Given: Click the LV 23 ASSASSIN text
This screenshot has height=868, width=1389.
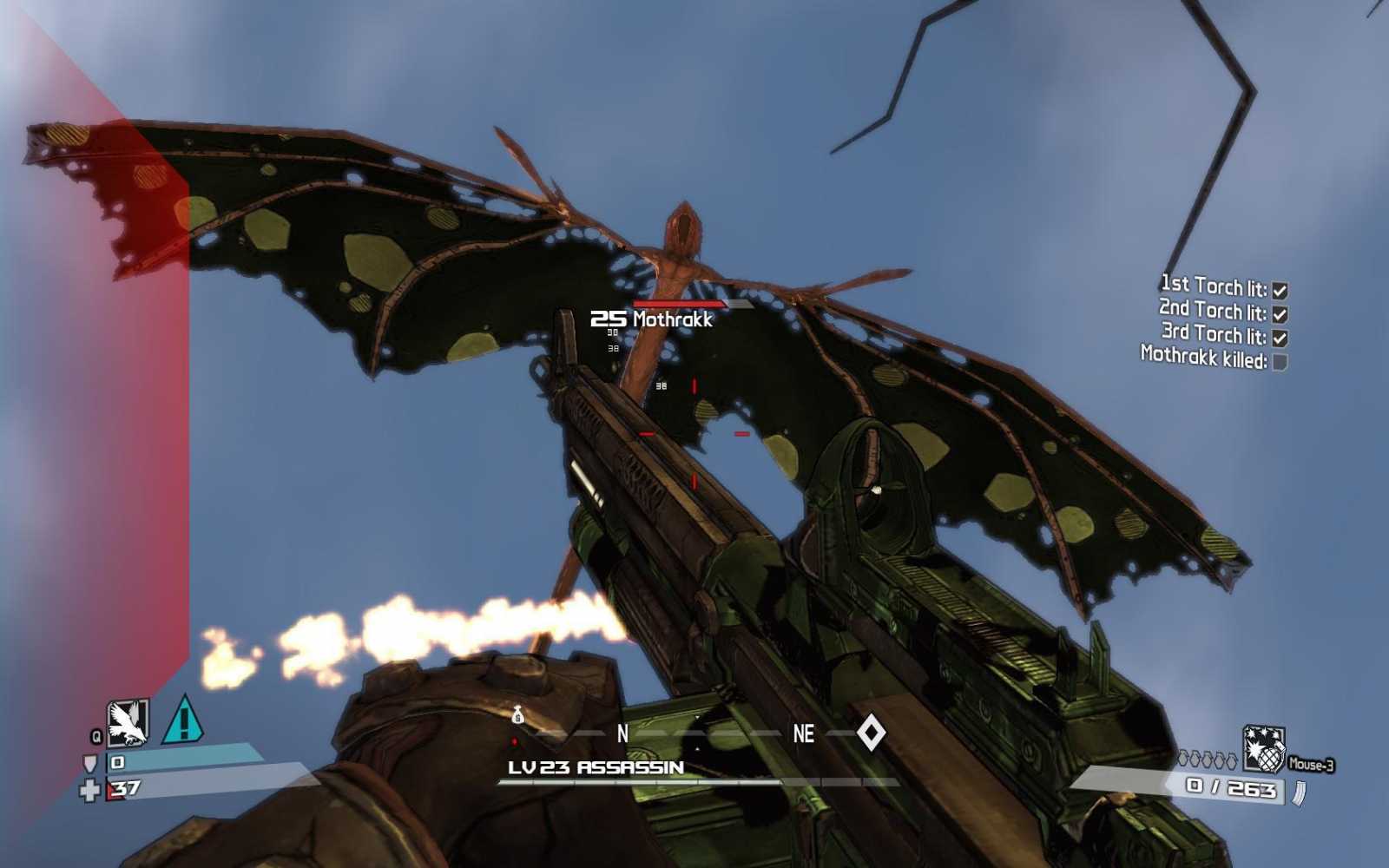Looking at the screenshot, I should point(594,767).
